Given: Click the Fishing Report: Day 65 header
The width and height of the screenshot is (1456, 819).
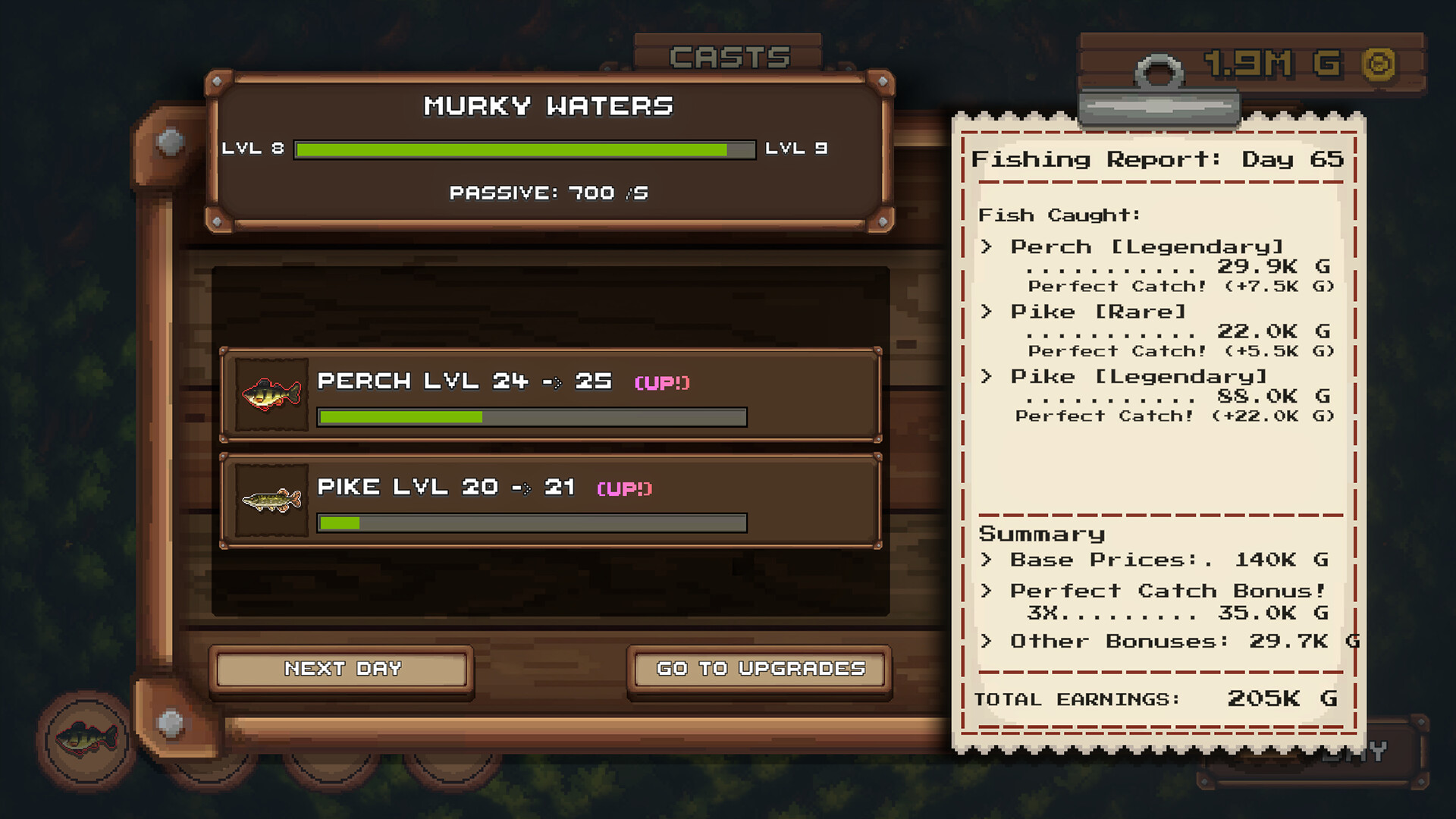Looking at the screenshot, I should tap(1158, 159).
